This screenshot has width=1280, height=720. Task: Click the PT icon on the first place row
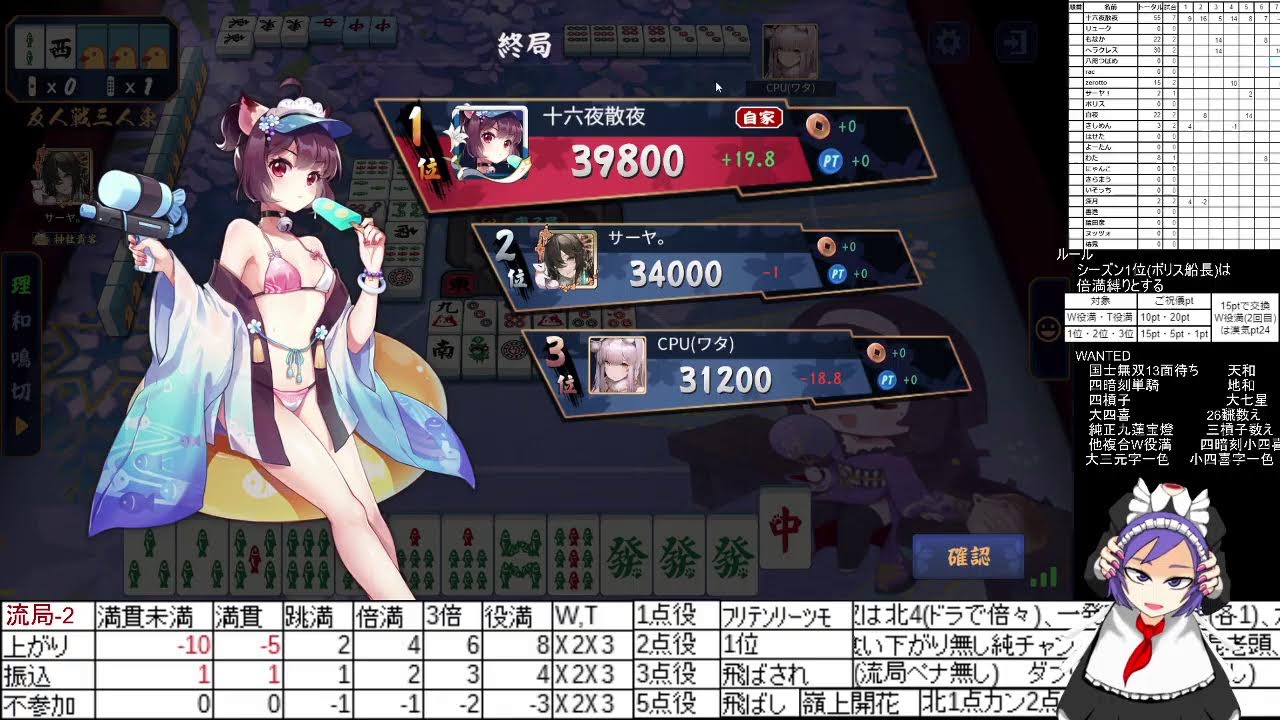point(831,161)
